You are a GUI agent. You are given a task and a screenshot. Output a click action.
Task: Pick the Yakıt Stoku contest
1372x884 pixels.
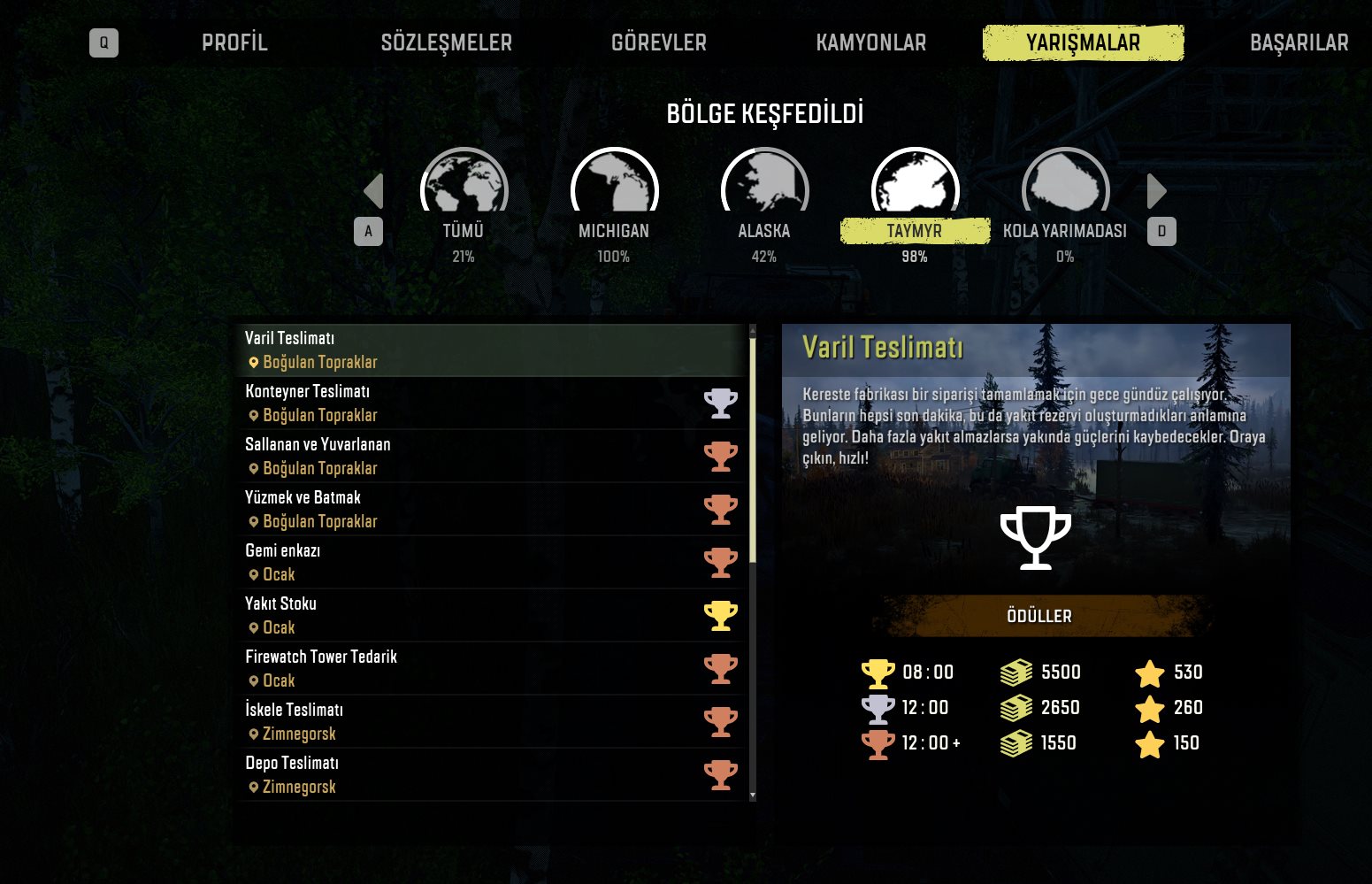[492, 616]
